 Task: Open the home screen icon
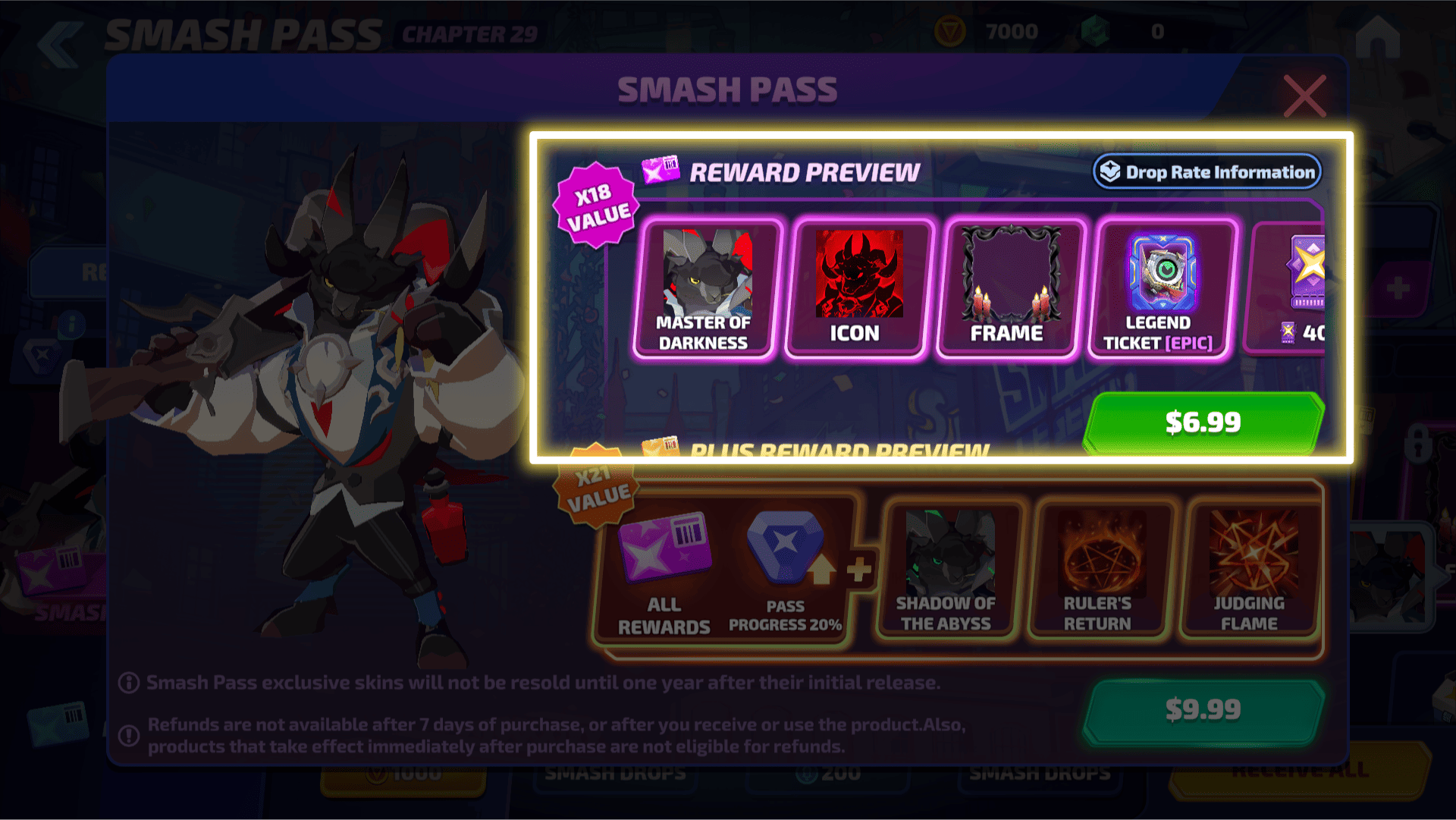(1377, 38)
